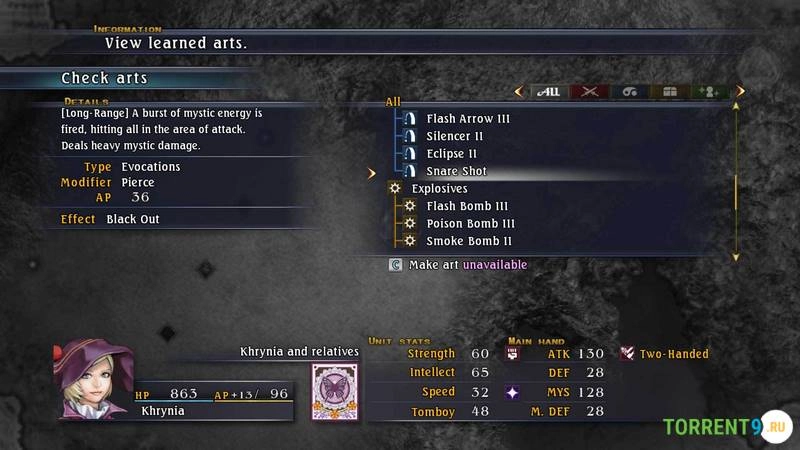Image resolution: width=800 pixels, height=450 pixels.
Task: Click the left arrow beside the tabs
Action: (x=518, y=92)
